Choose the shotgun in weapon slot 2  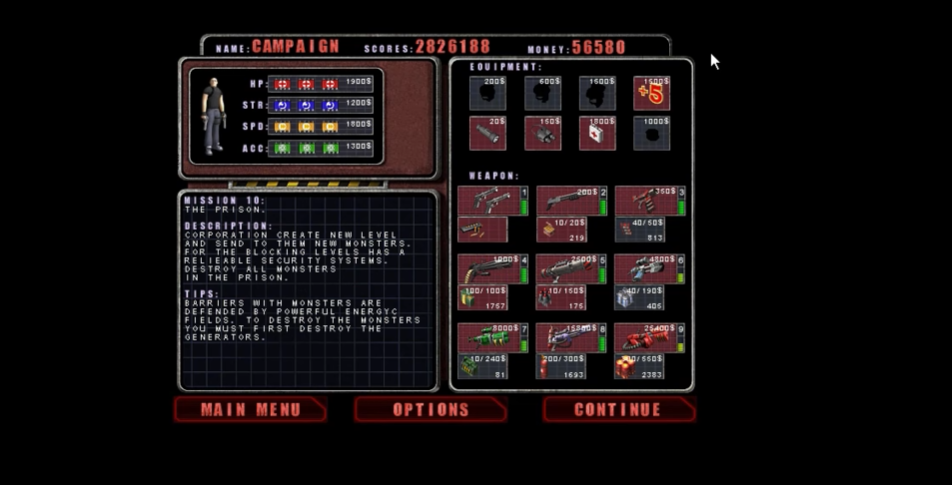click(x=568, y=199)
